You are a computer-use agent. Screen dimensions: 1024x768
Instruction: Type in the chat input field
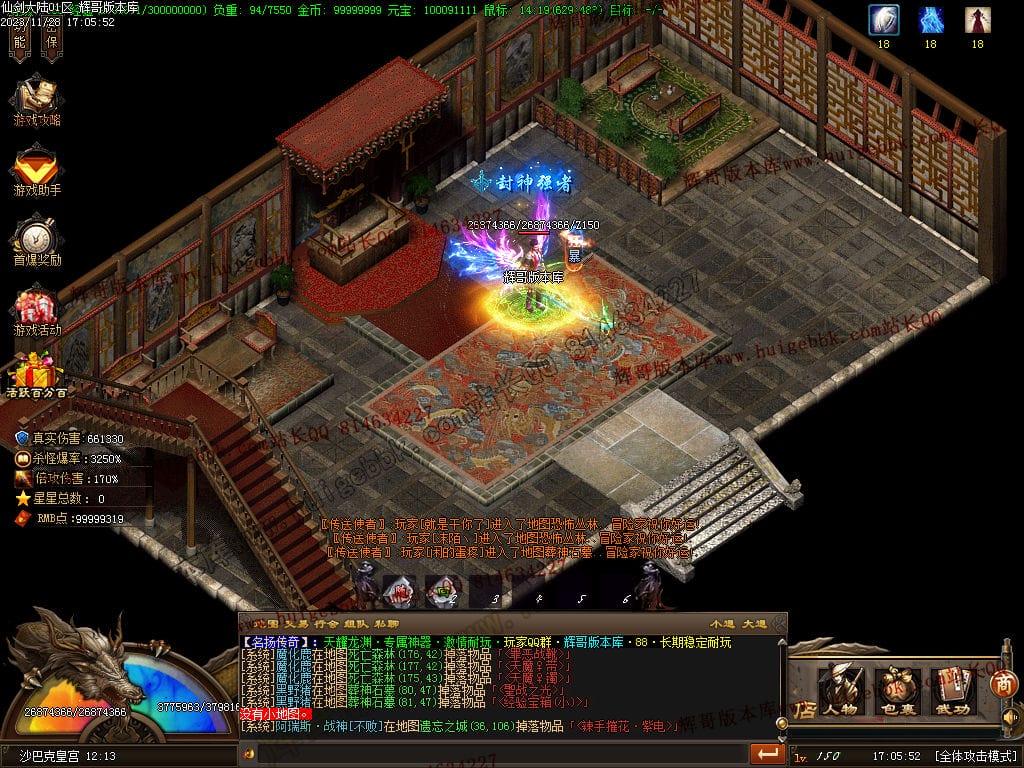[500, 753]
